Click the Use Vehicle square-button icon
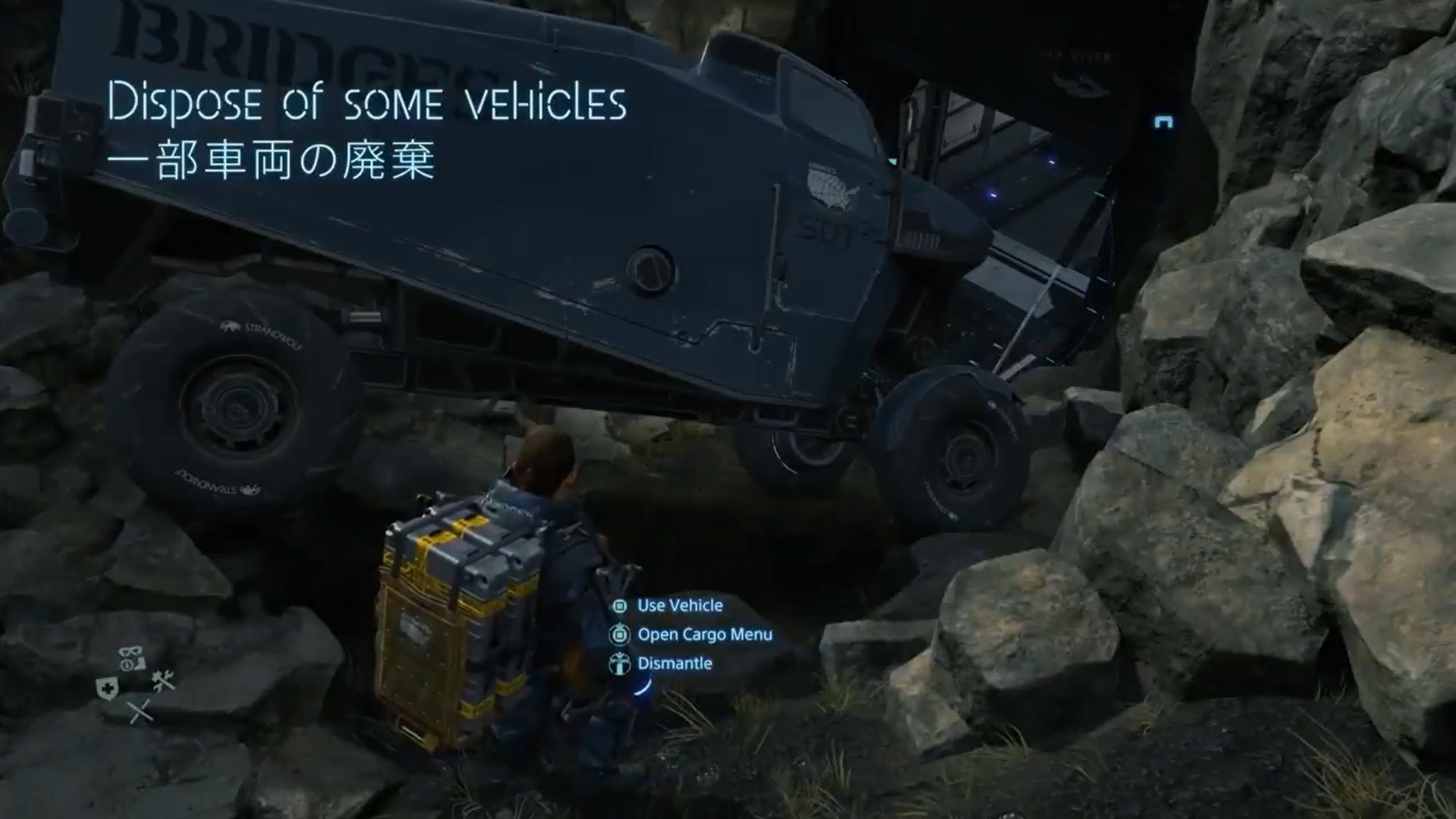The image size is (1456, 819). pyautogui.click(x=620, y=605)
